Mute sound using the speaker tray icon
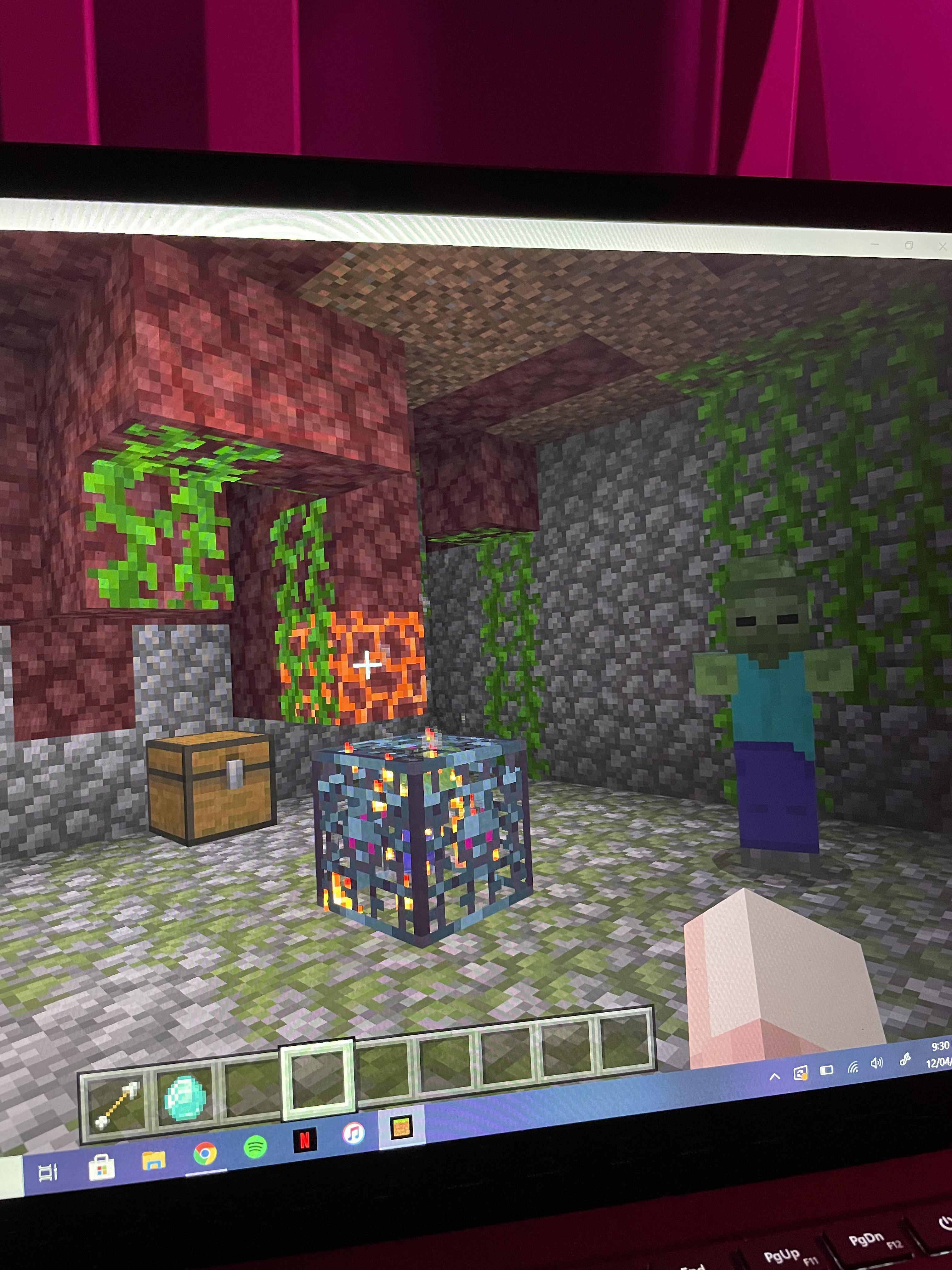 (x=876, y=1063)
